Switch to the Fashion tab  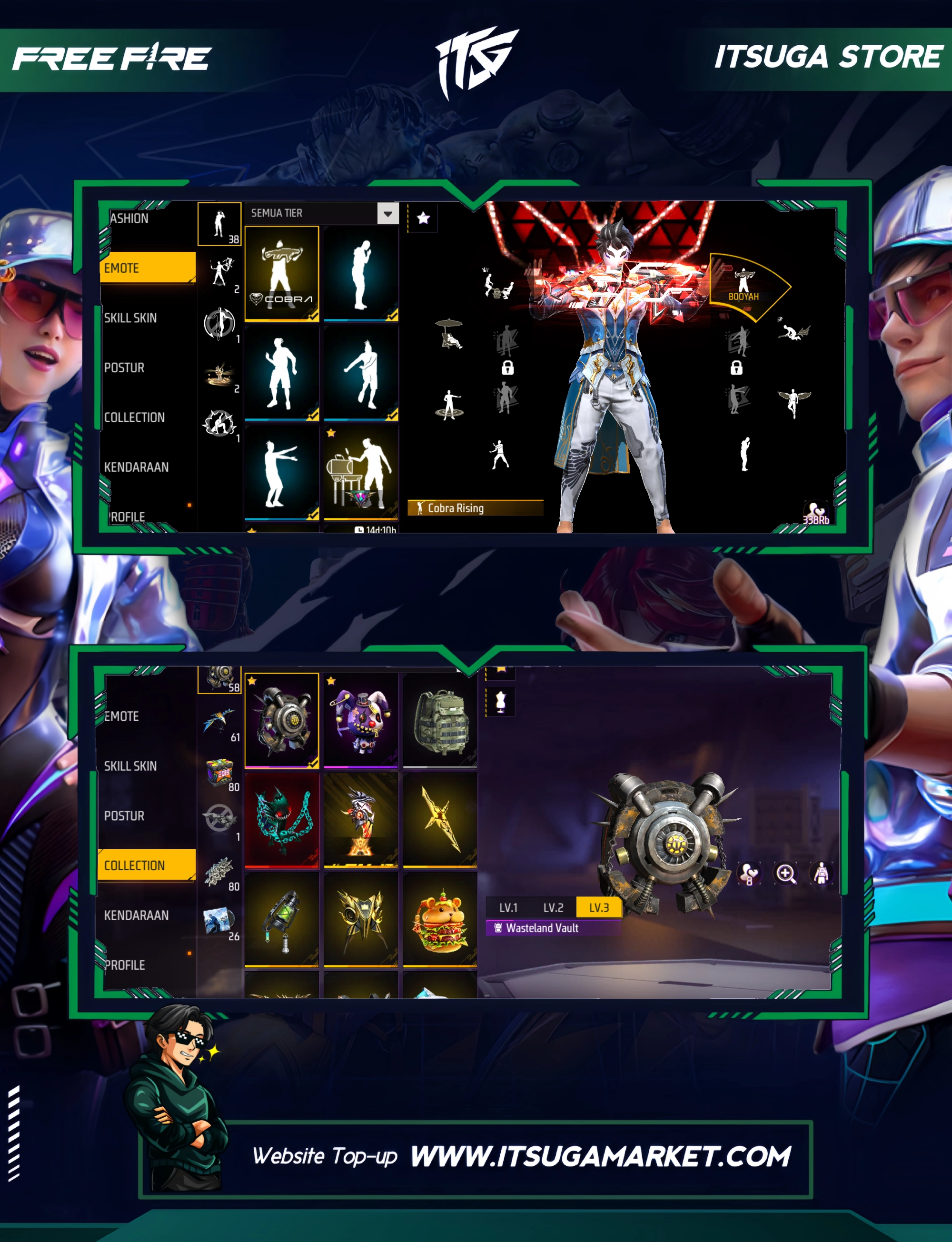point(130,219)
